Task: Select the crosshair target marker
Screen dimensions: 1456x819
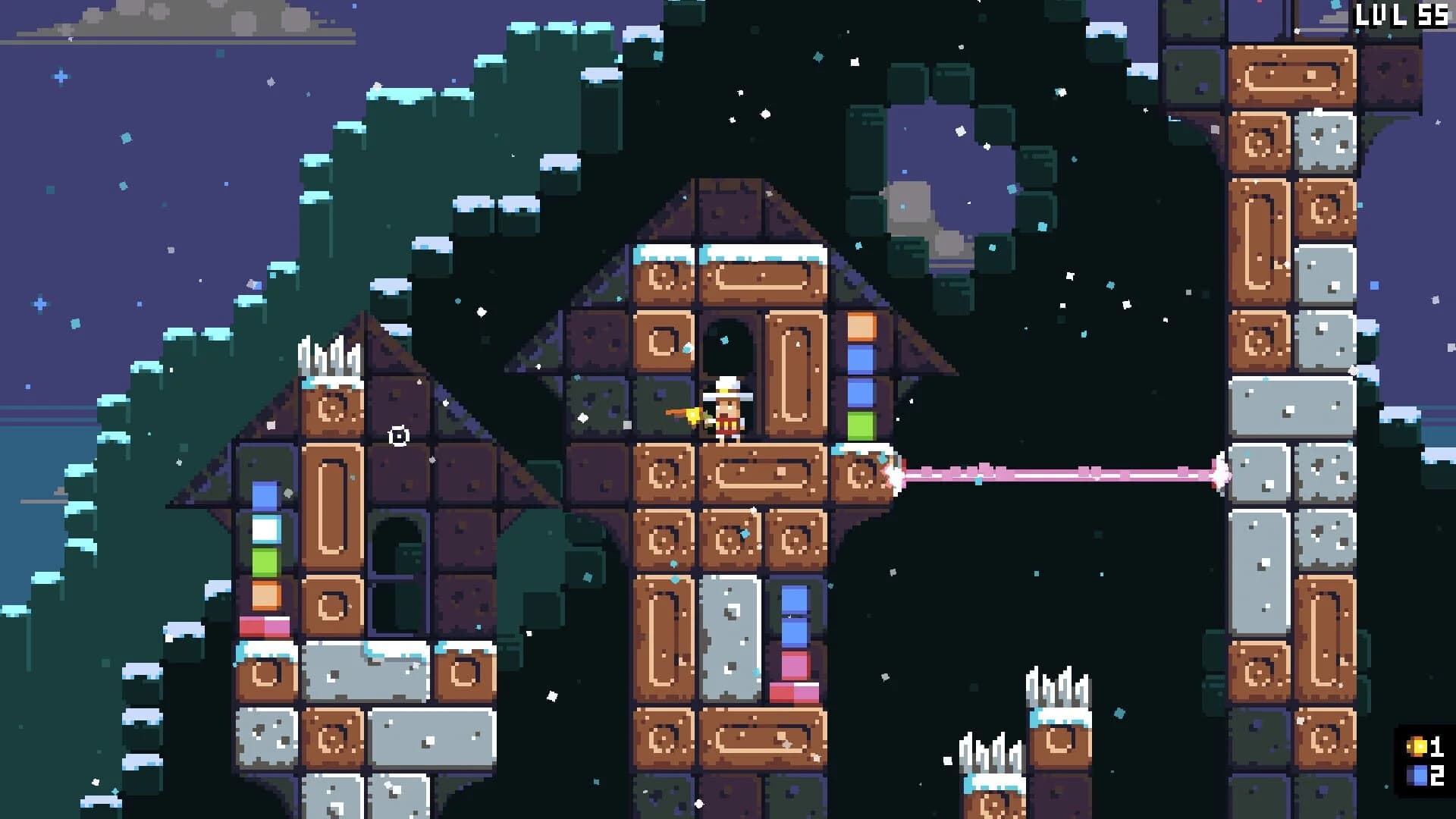Action: (400, 435)
